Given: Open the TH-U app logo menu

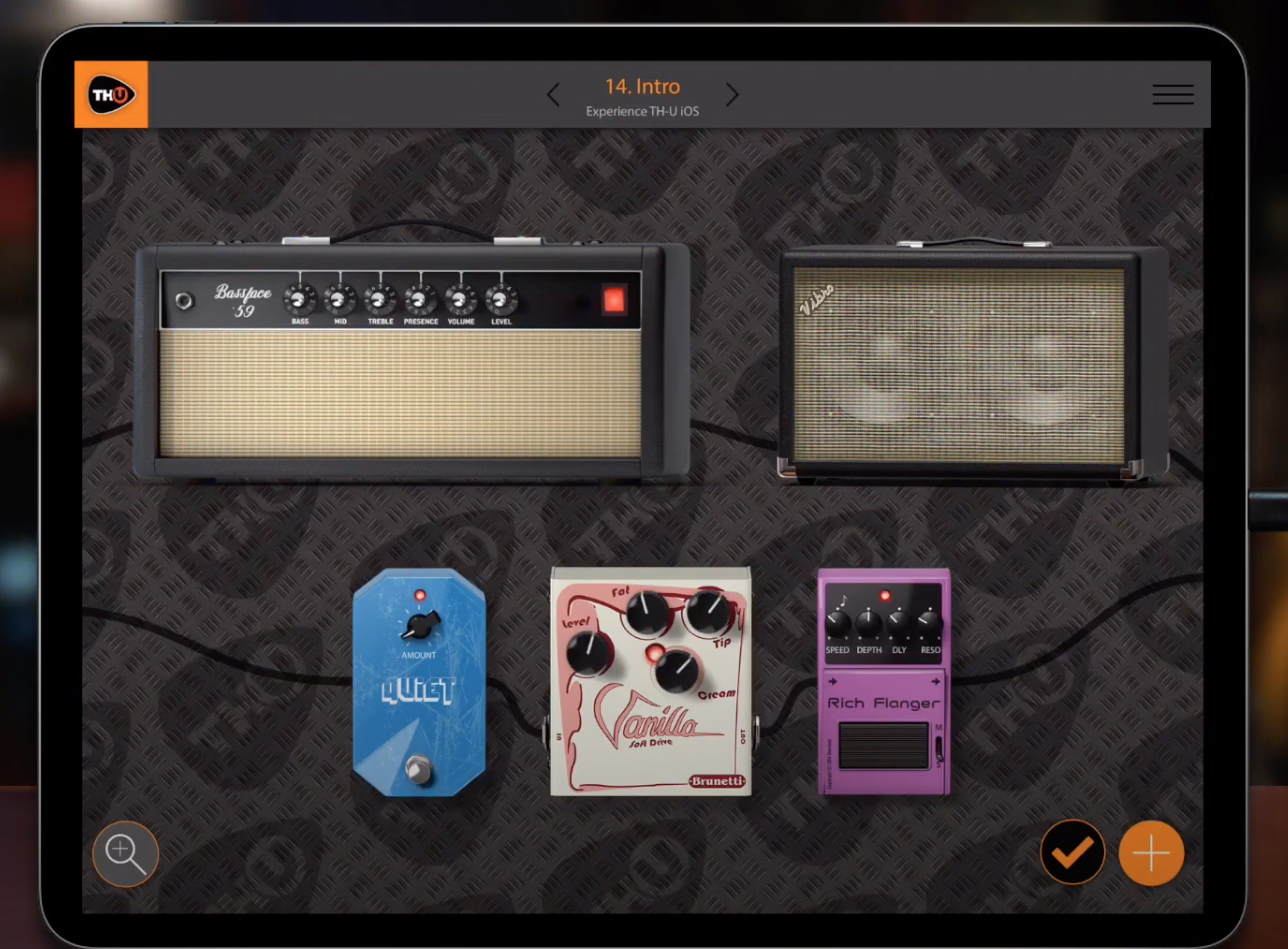Looking at the screenshot, I should click(110, 94).
